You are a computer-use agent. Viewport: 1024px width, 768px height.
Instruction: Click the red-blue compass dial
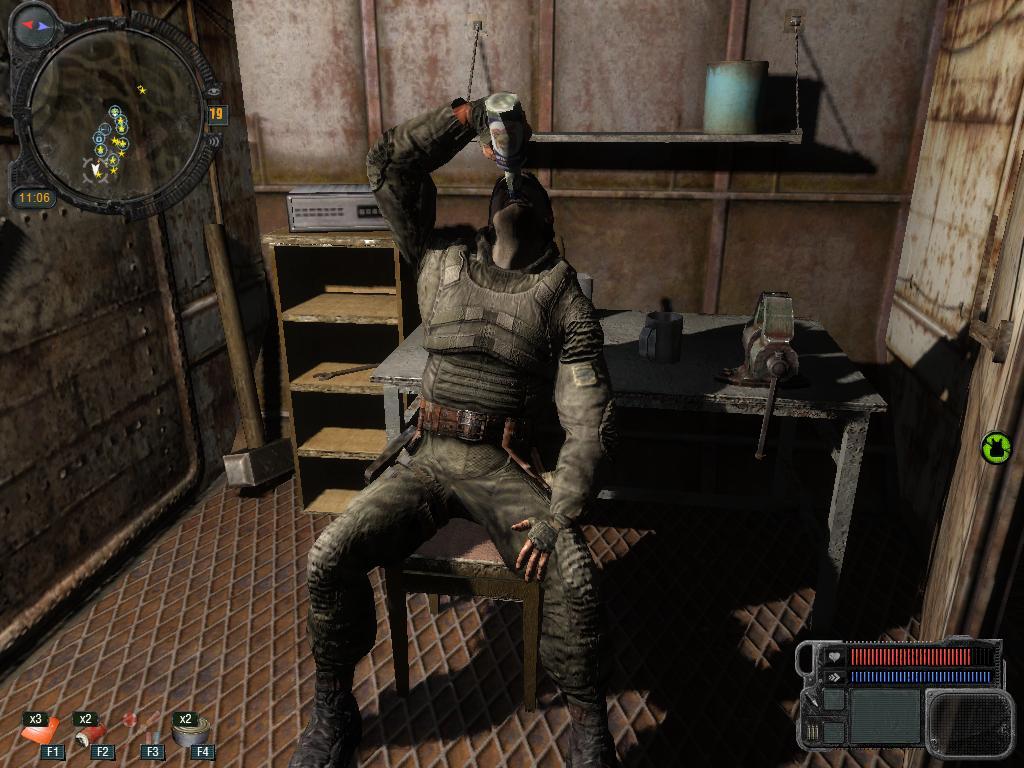click(37, 19)
